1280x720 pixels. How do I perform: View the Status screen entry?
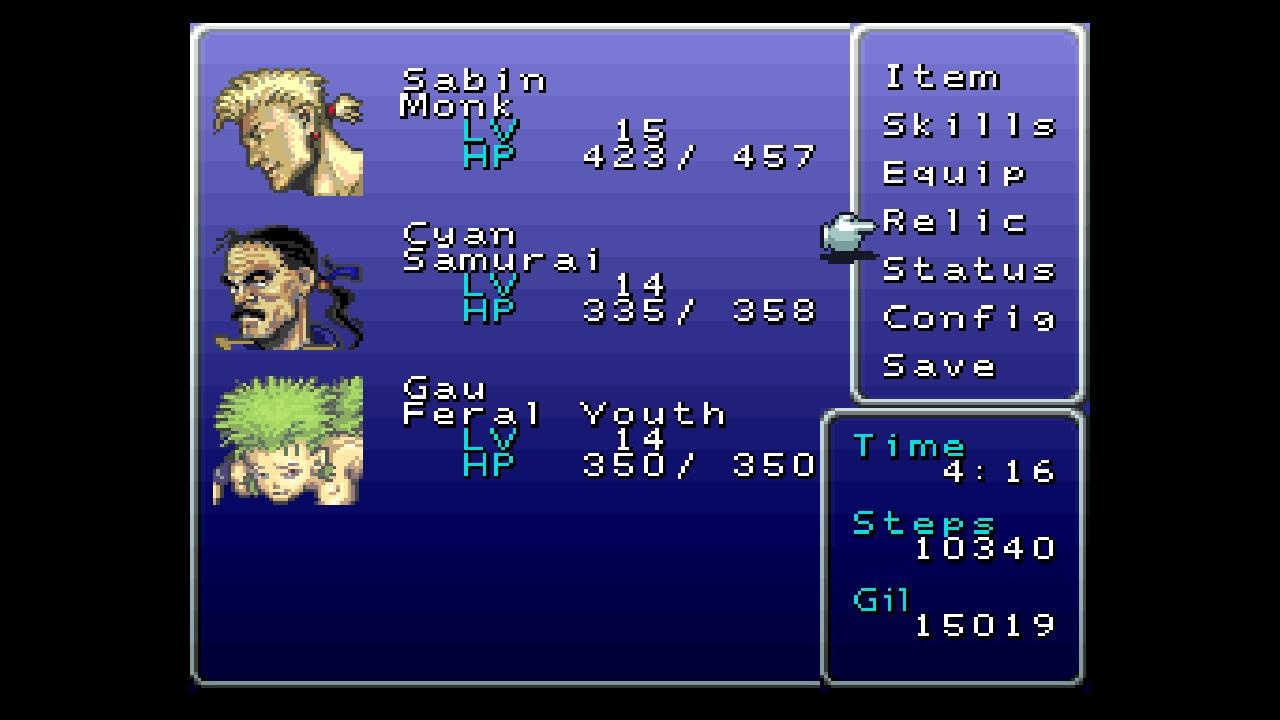pos(968,270)
